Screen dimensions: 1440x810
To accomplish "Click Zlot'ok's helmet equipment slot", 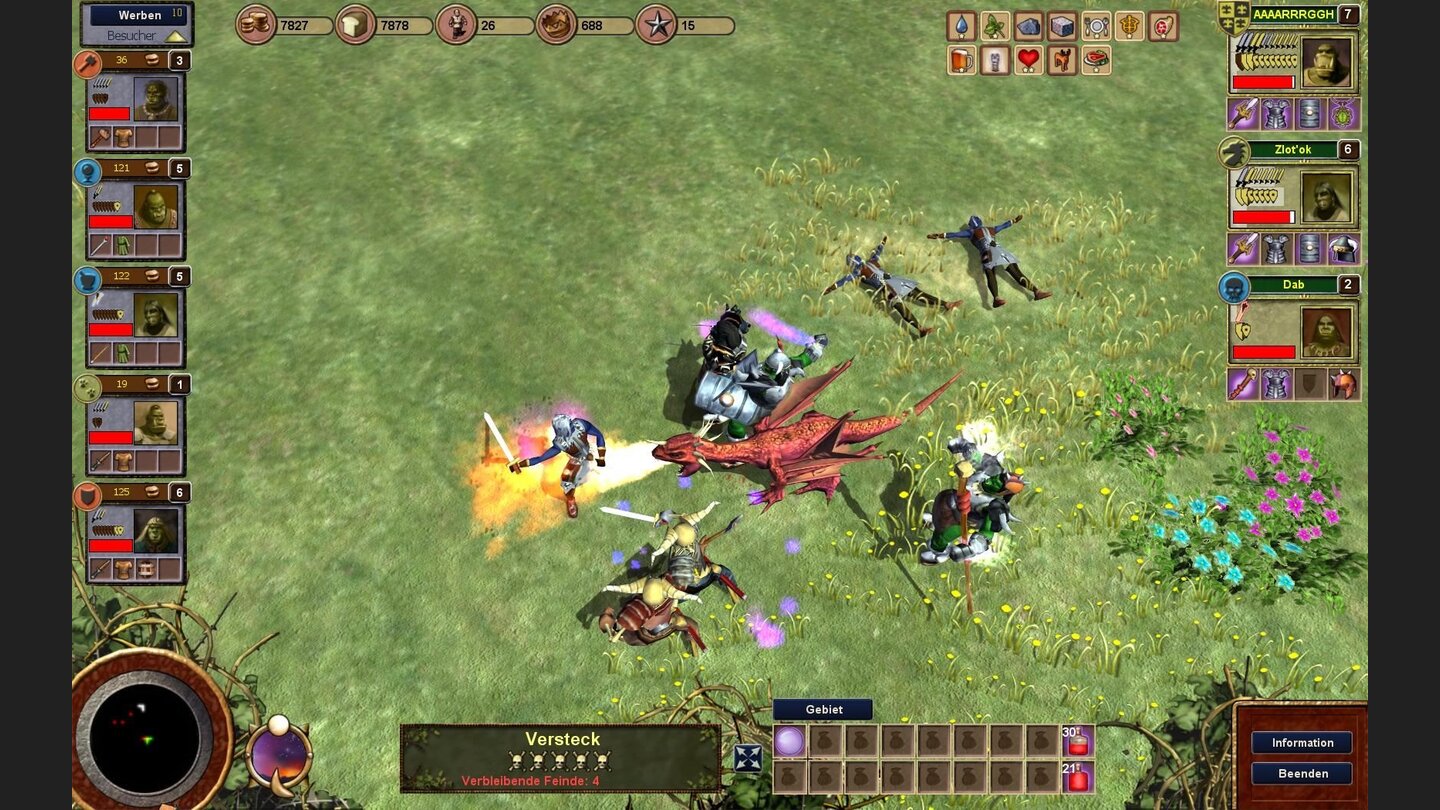I will pyautogui.click(x=1342, y=249).
